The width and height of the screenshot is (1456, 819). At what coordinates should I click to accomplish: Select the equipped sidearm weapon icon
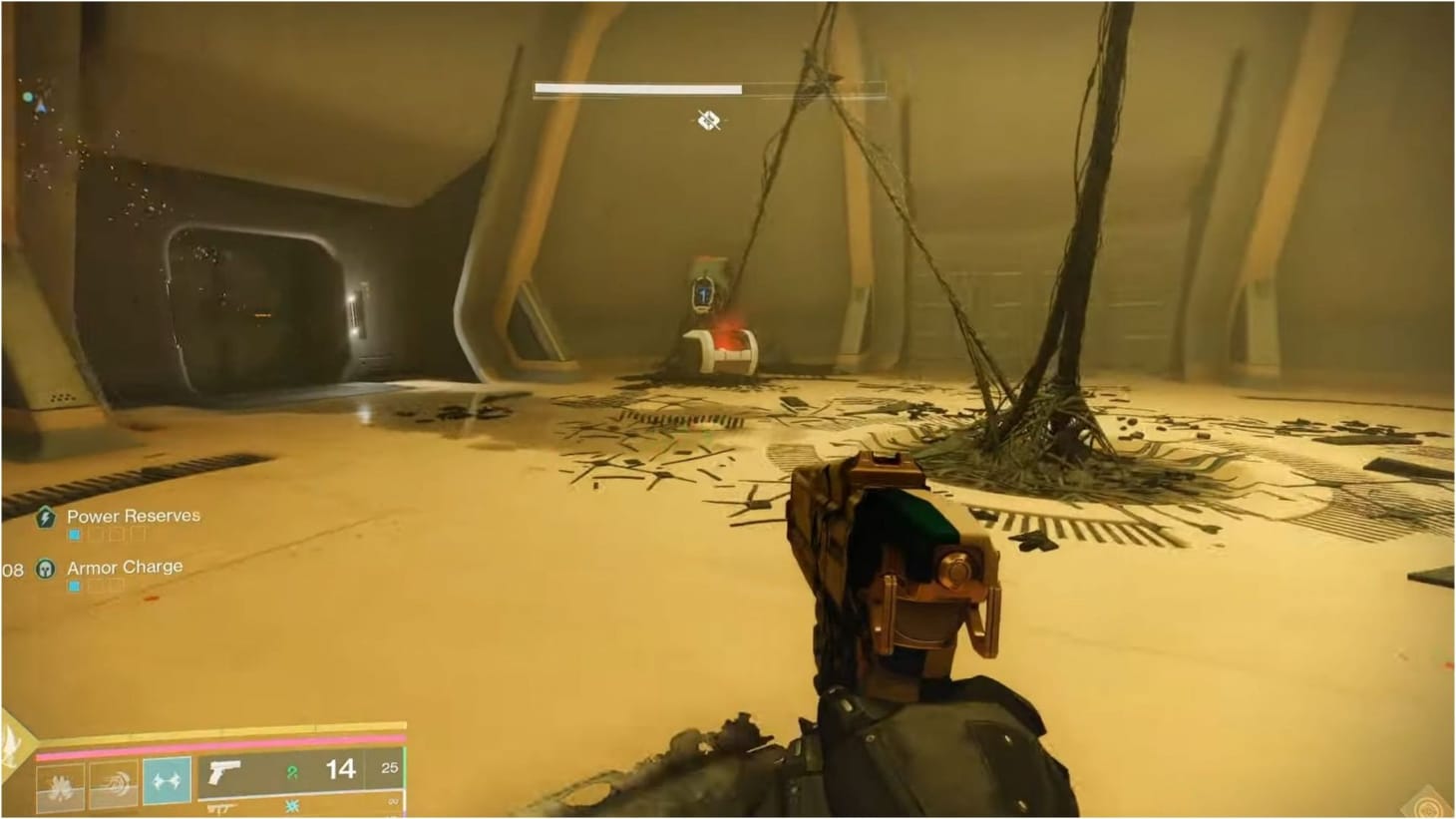pyautogui.click(x=227, y=773)
